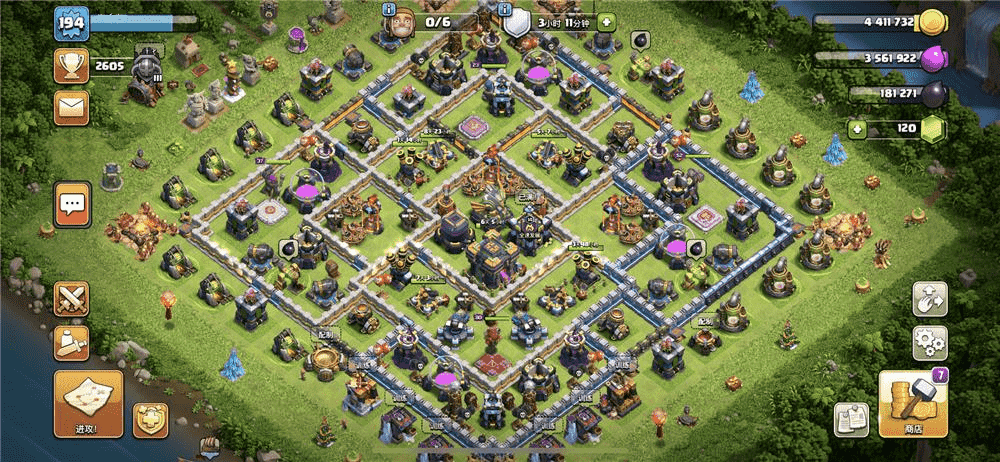The height and width of the screenshot is (462, 1000).
Task: Click the builder info button
Action: [391, 9]
